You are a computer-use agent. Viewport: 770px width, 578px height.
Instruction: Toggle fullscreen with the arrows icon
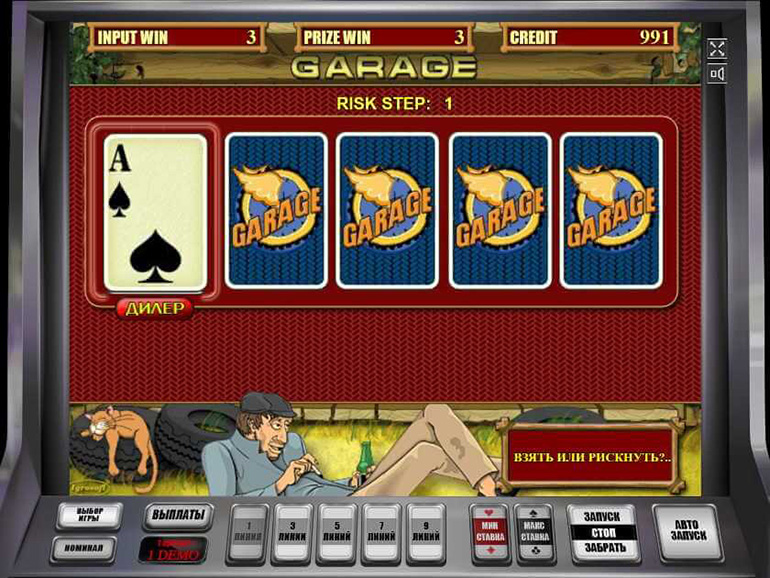click(x=716, y=48)
